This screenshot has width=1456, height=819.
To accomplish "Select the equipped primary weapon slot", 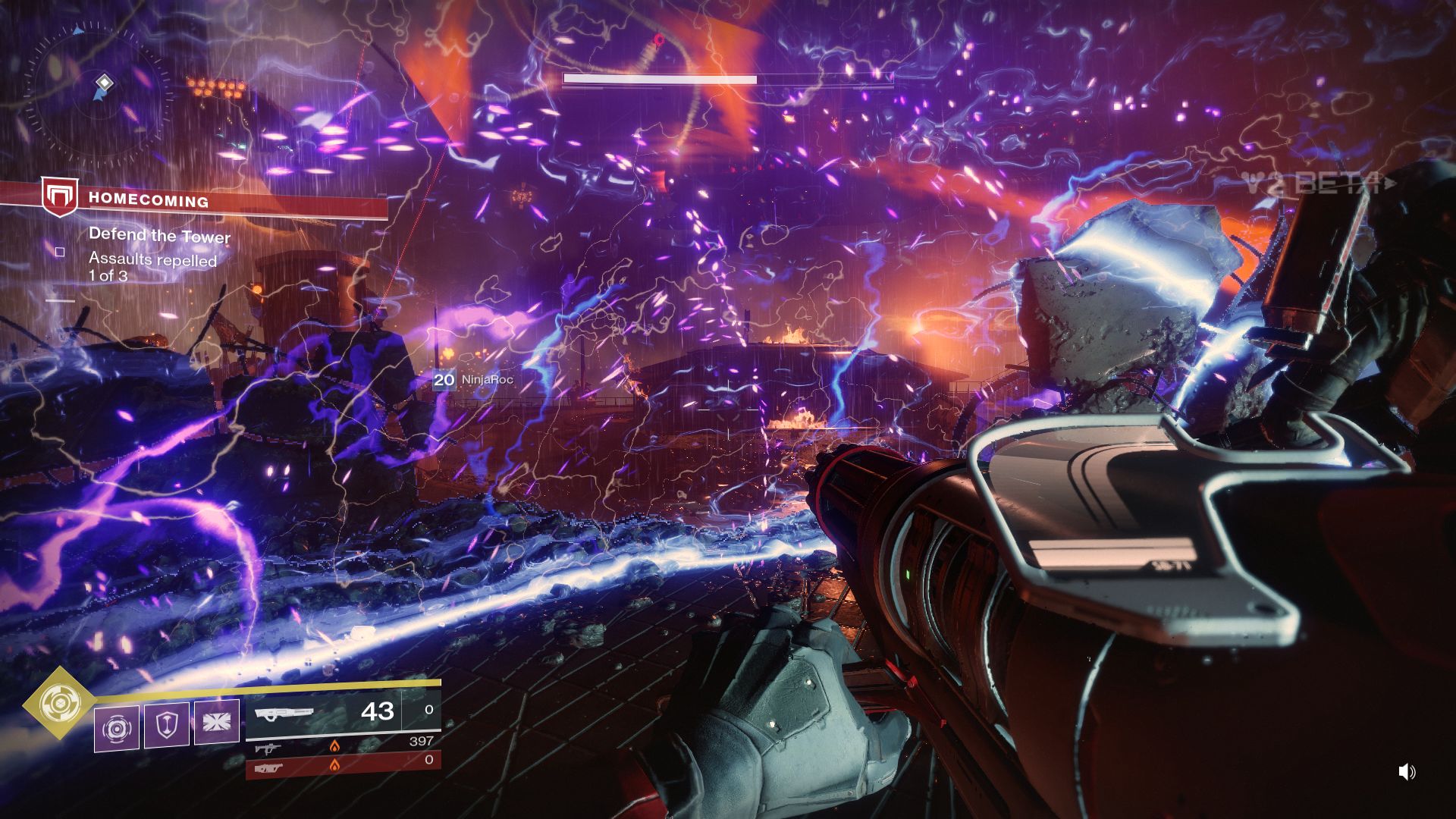I will 343,713.
